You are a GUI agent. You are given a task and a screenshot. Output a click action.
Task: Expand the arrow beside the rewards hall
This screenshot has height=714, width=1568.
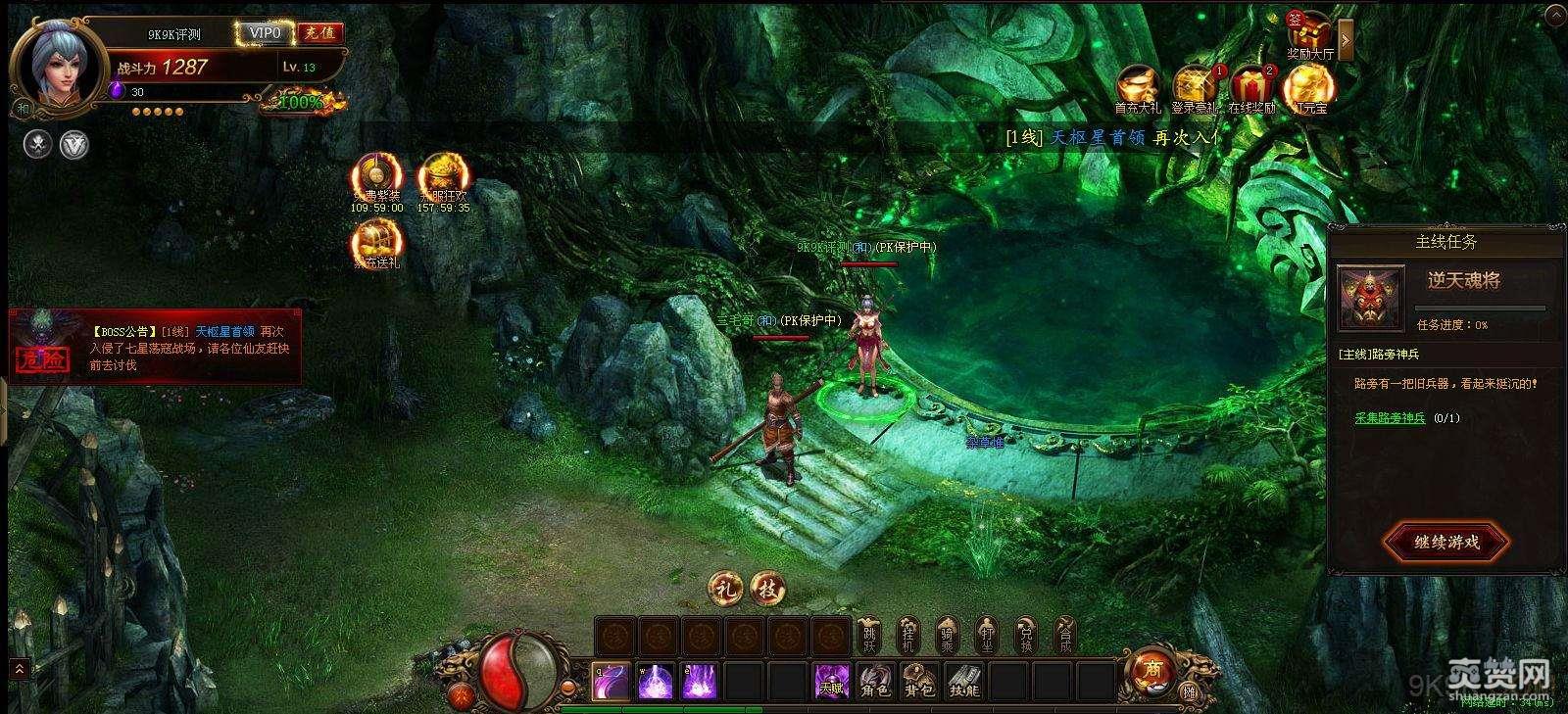coord(1346,40)
